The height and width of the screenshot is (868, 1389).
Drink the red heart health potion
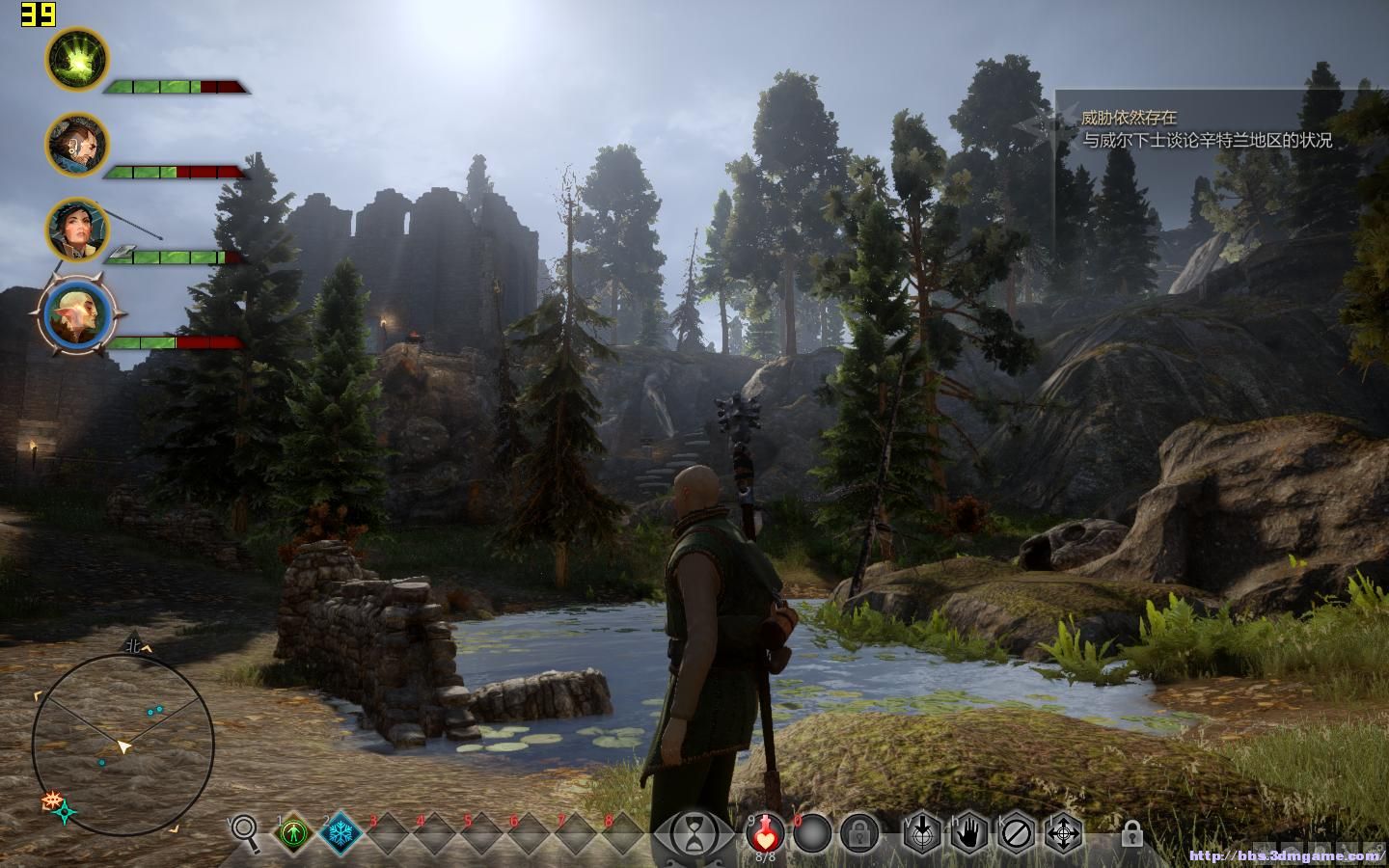pyautogui.click(x=765, y=832)
